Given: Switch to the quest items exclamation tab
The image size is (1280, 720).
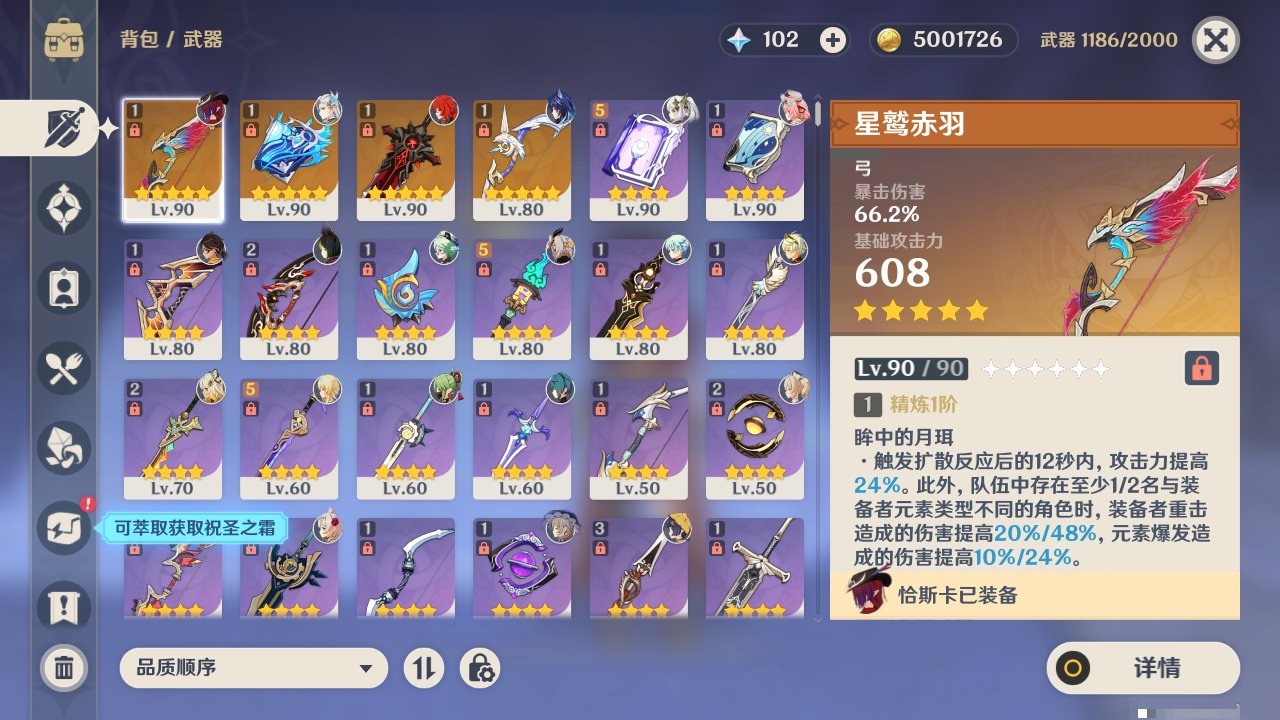Looking at the screenshot, I should click(x=64, y=607).
